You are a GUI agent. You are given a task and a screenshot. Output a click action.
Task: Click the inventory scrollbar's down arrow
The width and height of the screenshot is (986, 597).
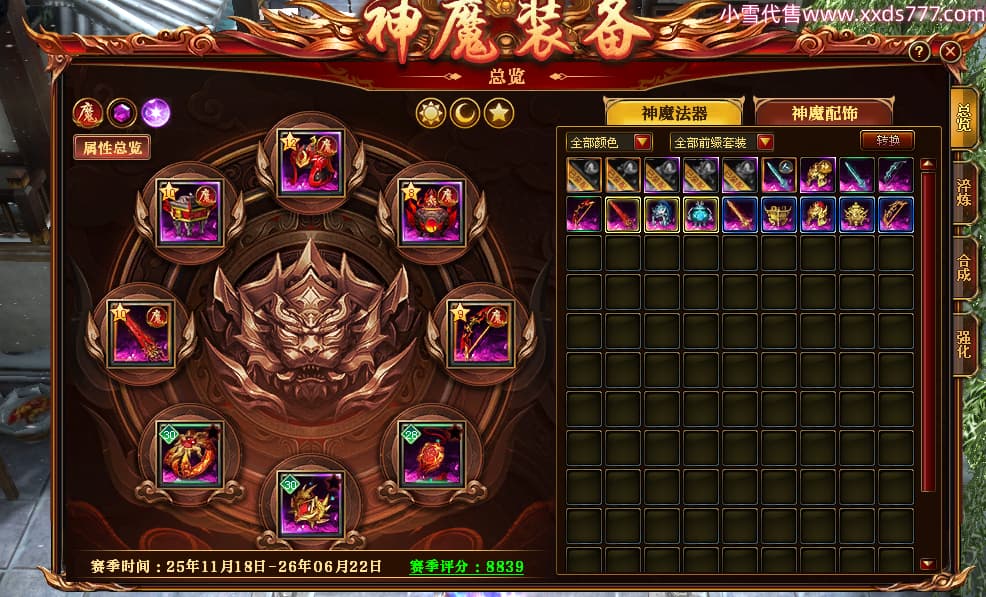[x=927, y=565]
